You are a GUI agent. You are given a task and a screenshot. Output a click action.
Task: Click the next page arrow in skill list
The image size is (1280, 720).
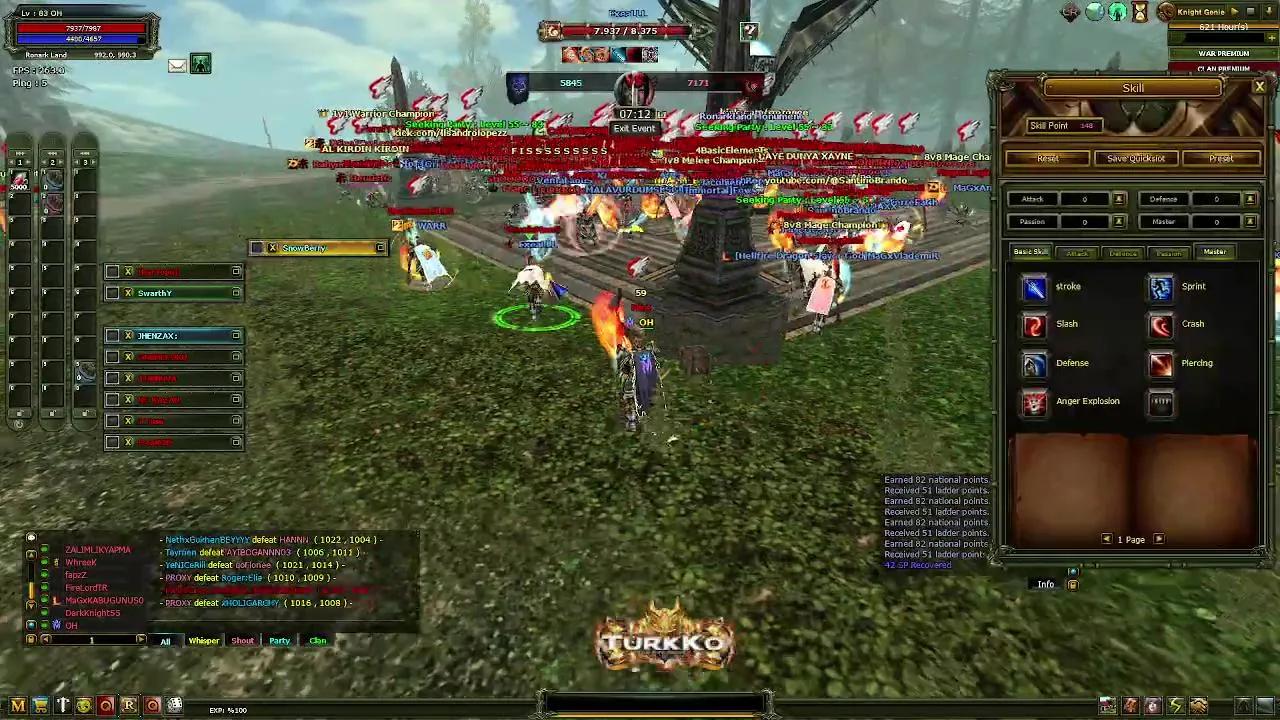(x=1158, y=539)
